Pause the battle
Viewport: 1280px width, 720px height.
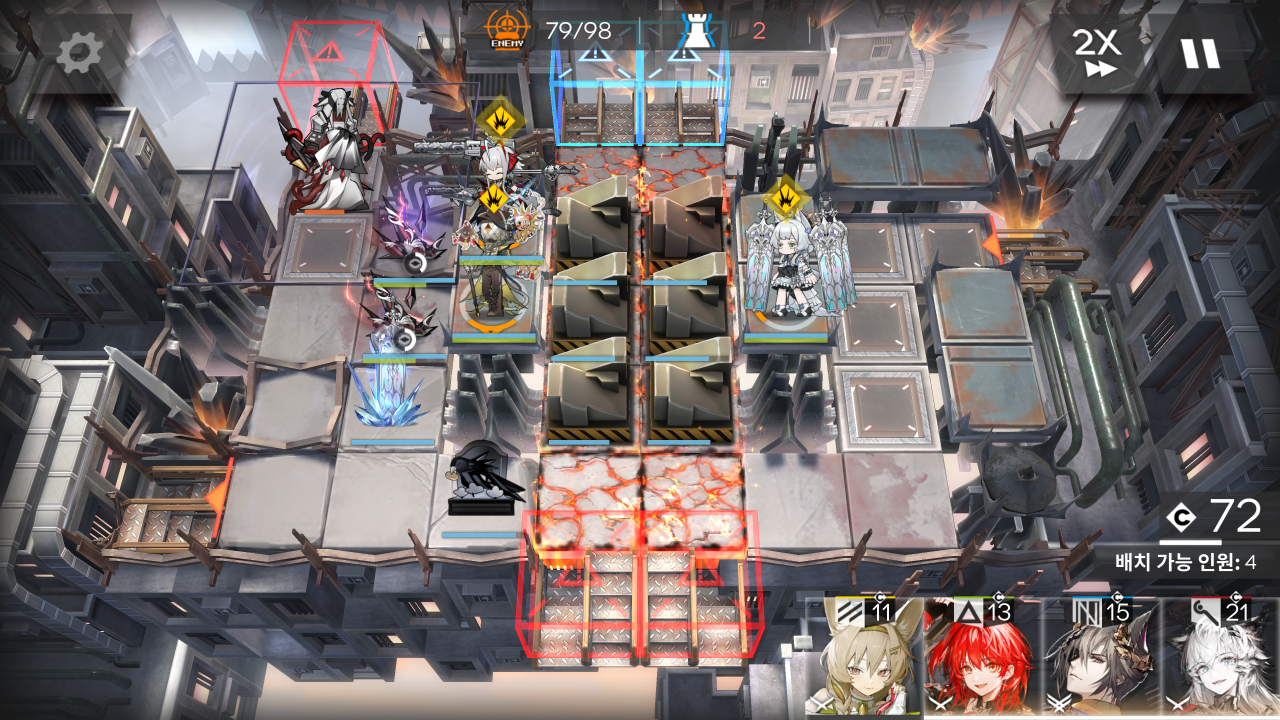[1200, 52]
